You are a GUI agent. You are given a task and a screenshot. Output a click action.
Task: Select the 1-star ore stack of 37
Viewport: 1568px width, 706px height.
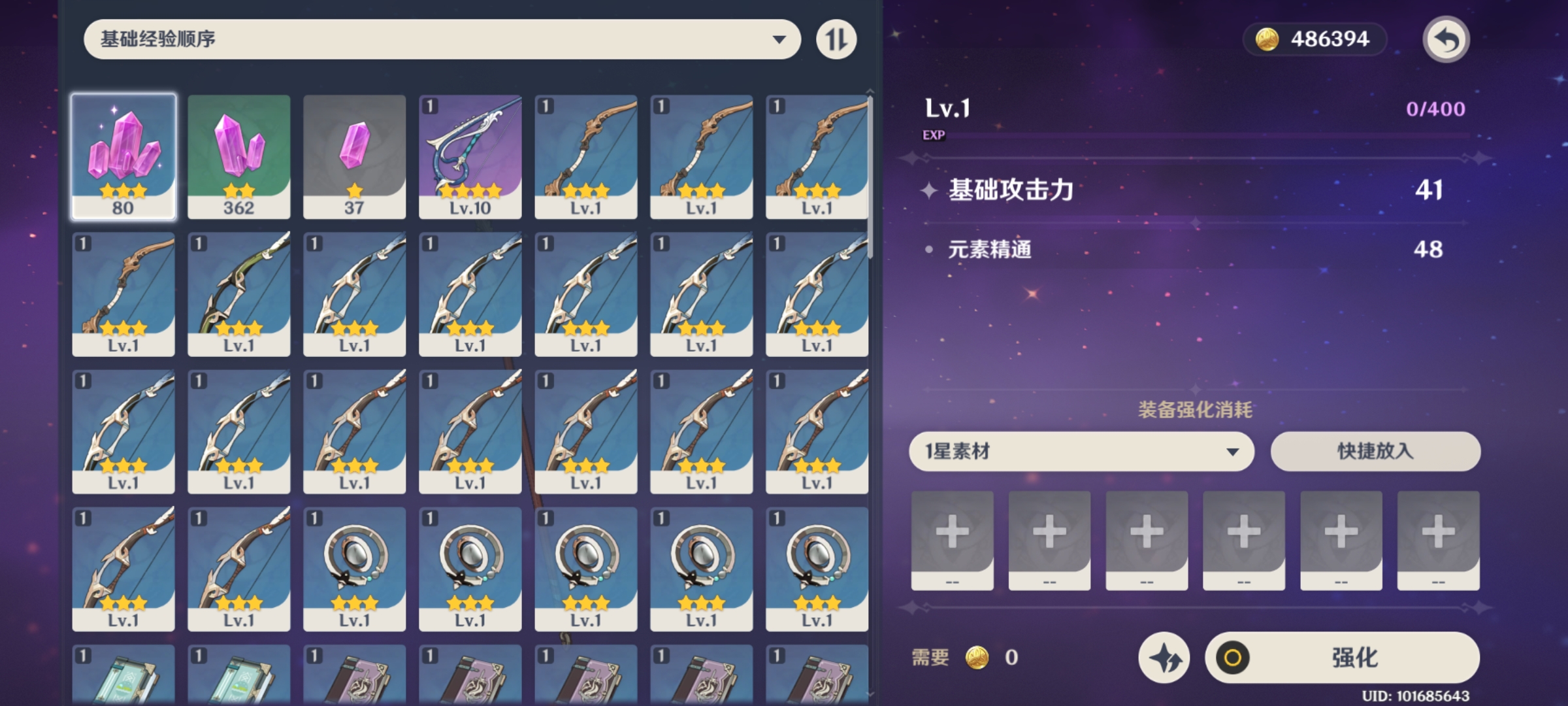tap(354, 157)
